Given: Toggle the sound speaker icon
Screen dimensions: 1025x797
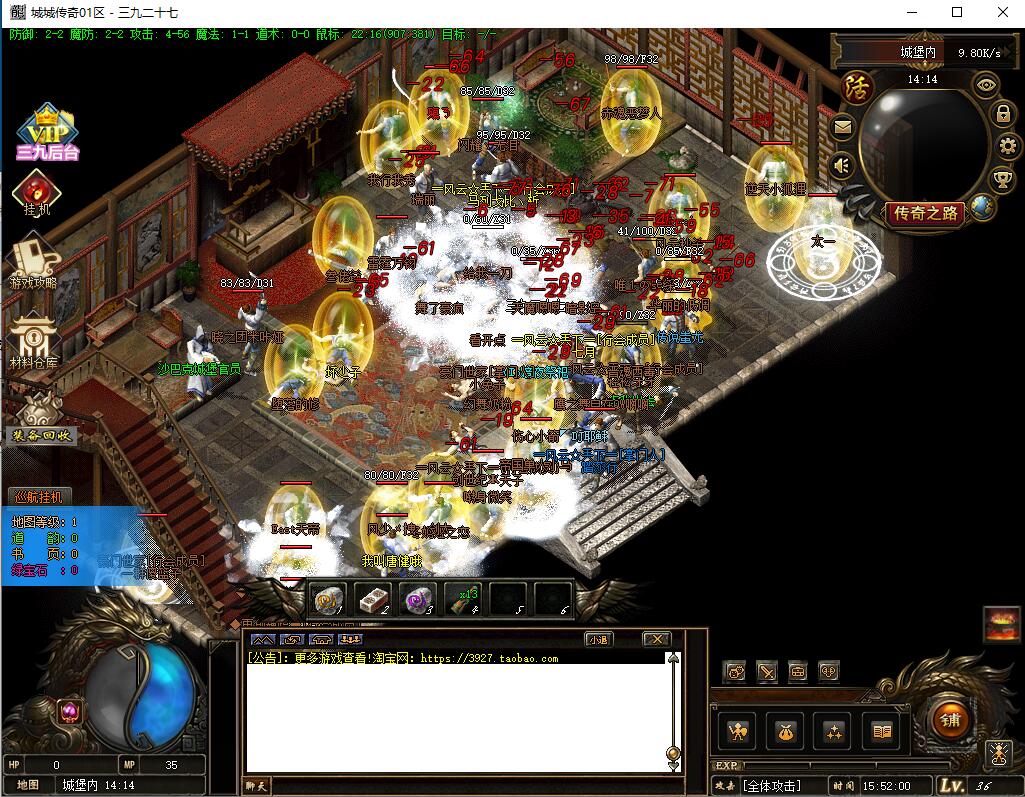Looking at the screenshot, I should coord(843,165).
